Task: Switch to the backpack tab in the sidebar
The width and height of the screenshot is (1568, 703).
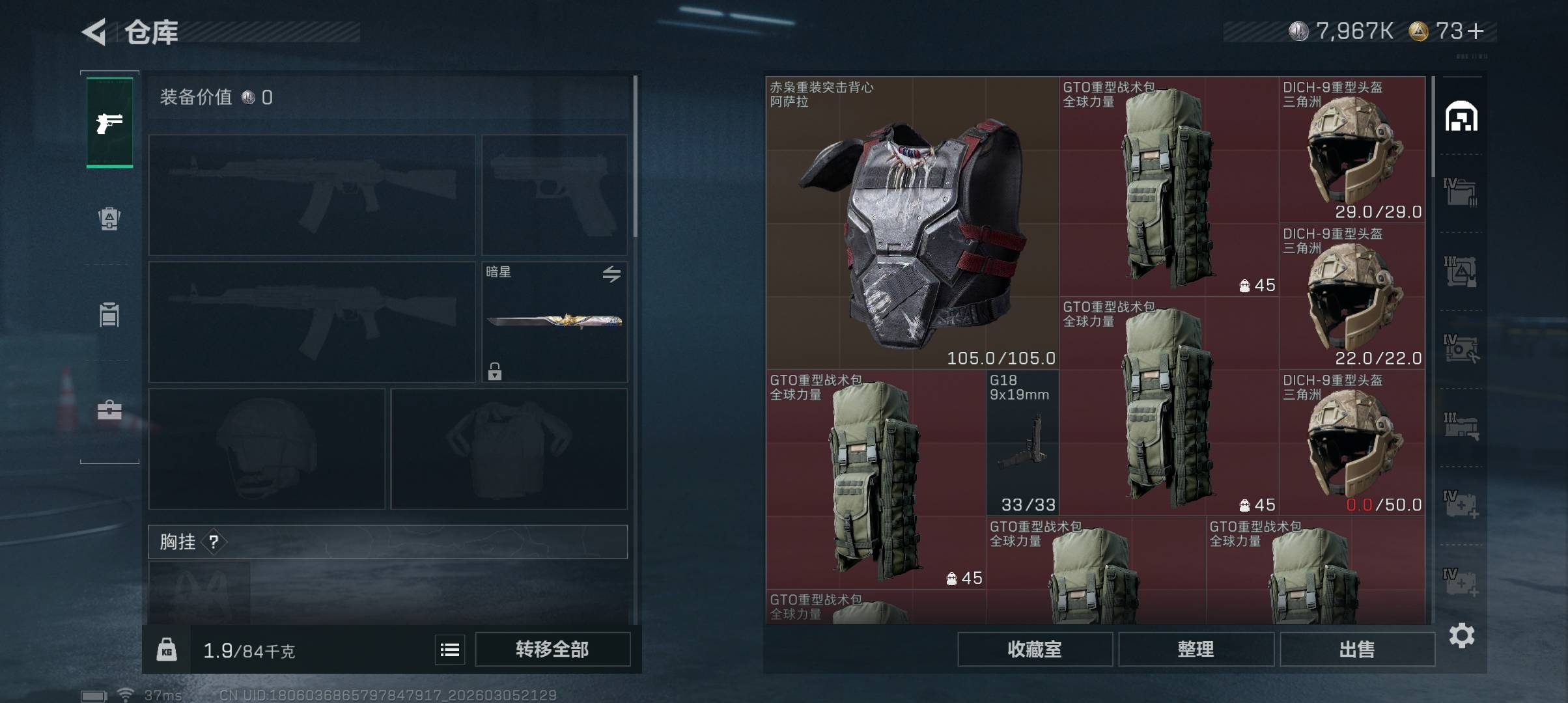Action: (x=109, y=218)
